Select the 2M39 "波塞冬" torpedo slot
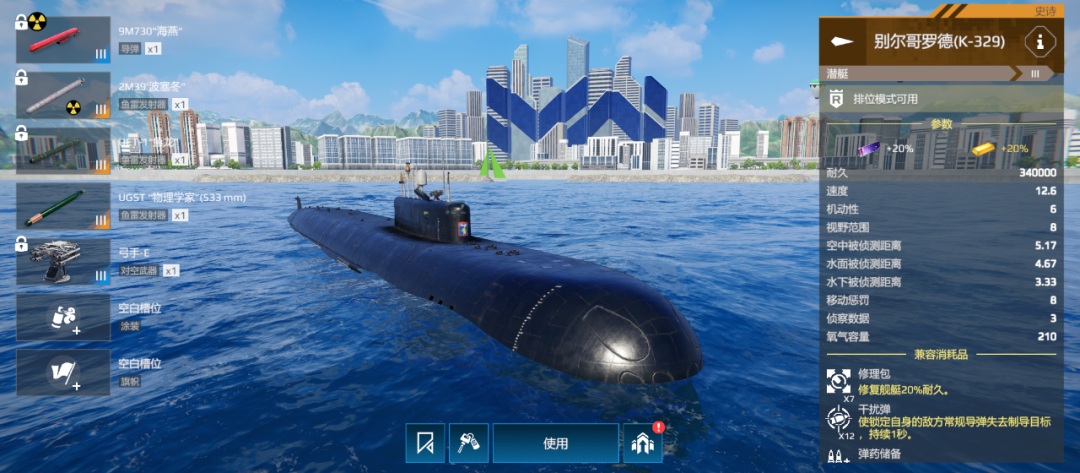Screen dimensions: 1080x473 click(63, 95)
